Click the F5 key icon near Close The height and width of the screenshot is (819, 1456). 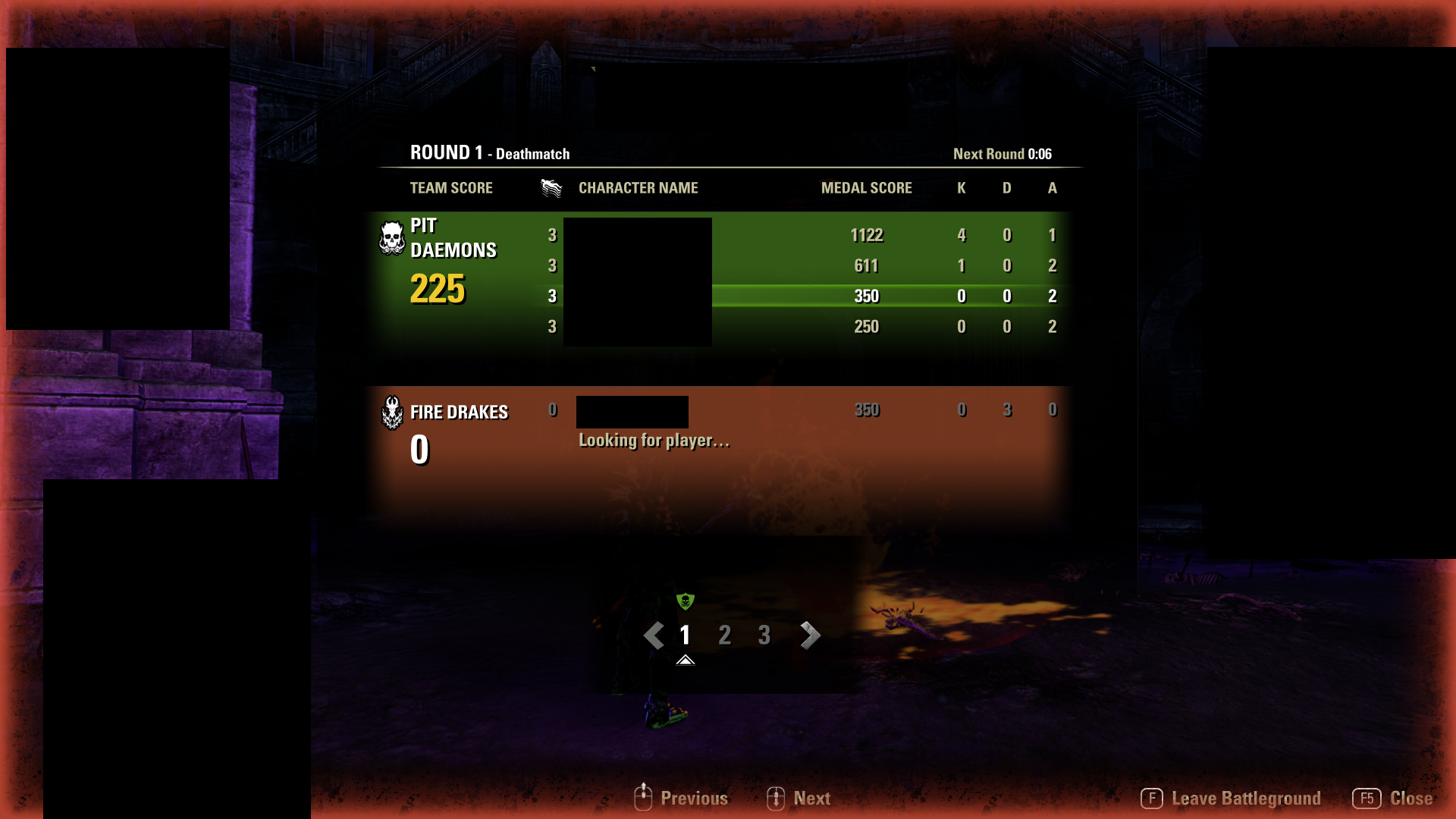[1367, 798]
